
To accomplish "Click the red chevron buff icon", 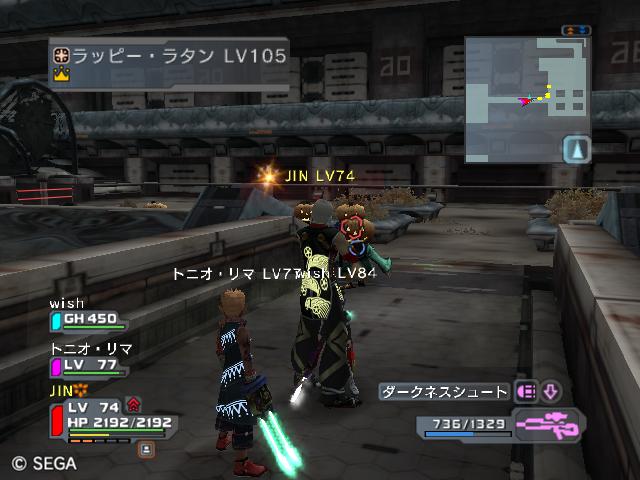I will 134,405.
